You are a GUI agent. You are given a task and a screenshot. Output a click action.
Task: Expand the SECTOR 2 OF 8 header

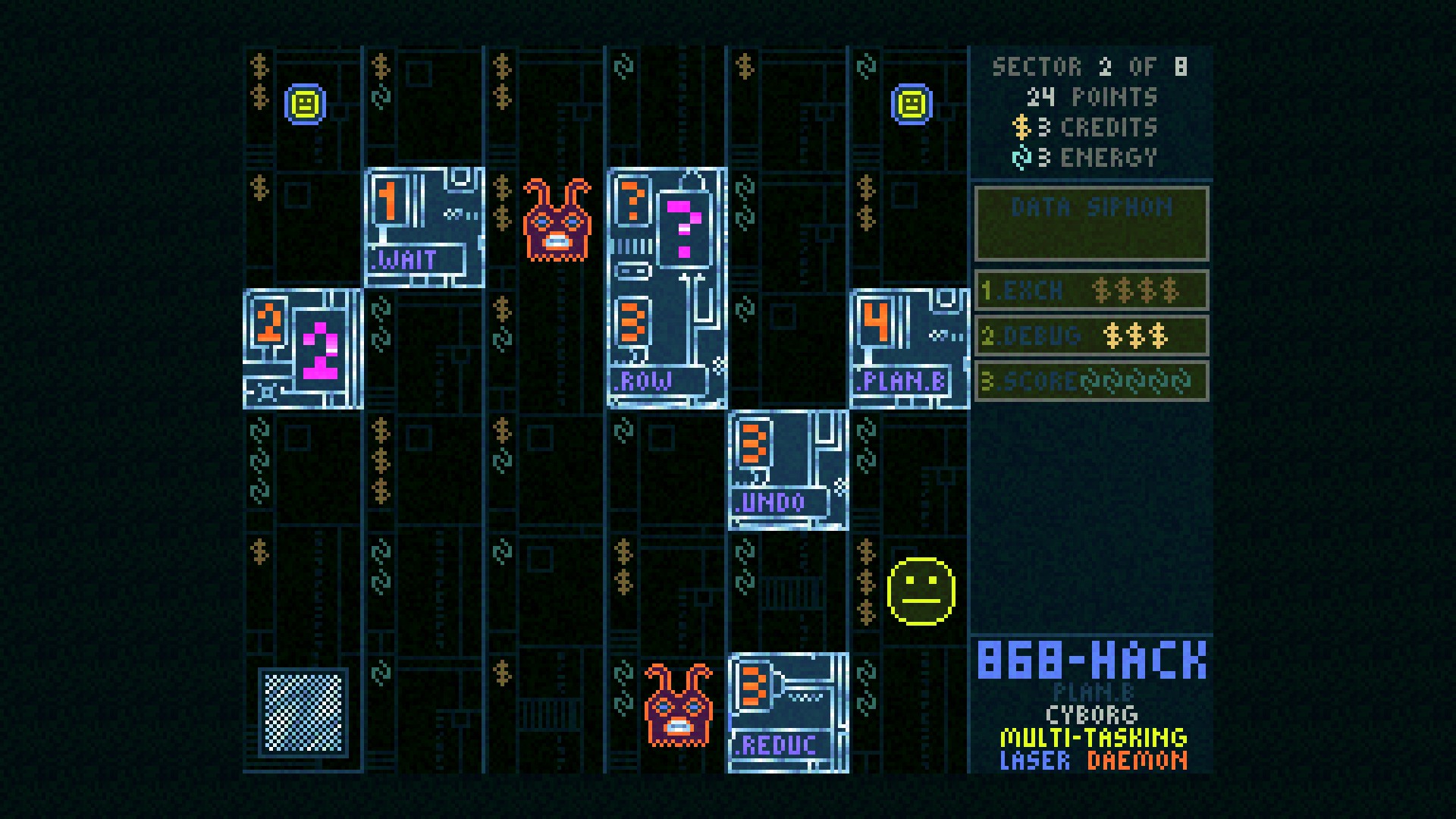1090,68
